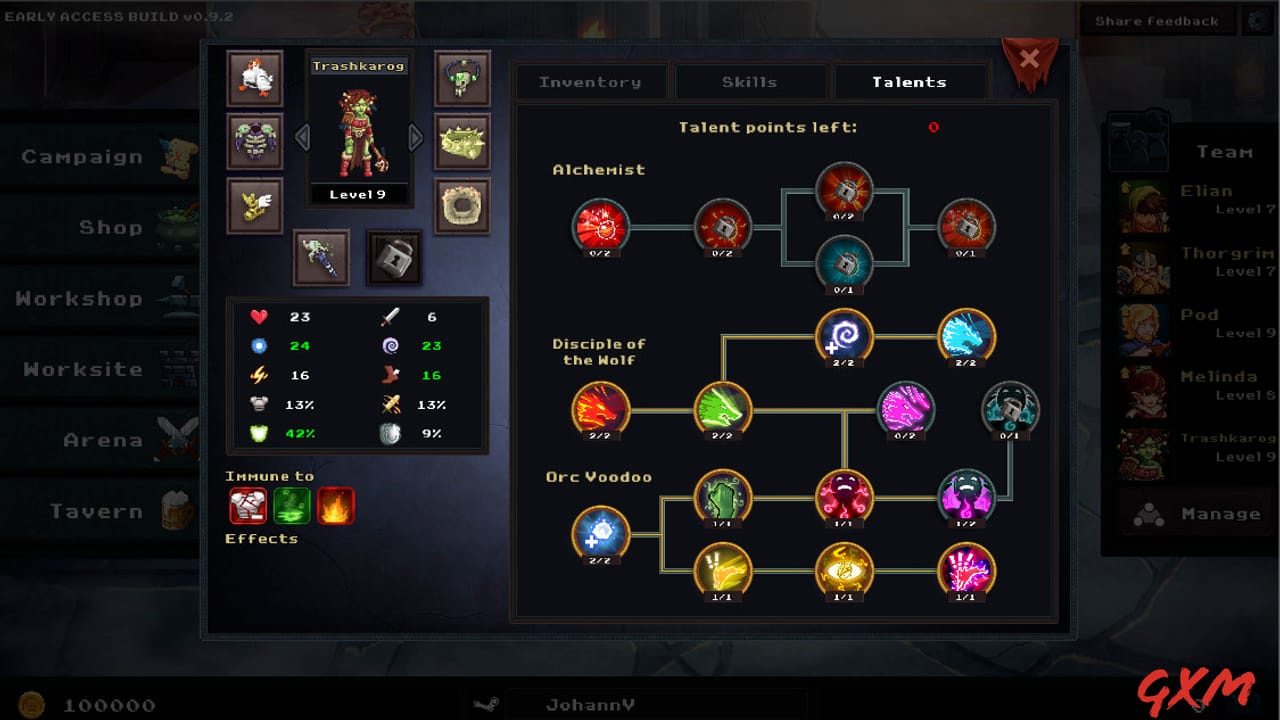
Task: Click the Share feedback button
Action: pyautogui.click(x=1157, y=20)
